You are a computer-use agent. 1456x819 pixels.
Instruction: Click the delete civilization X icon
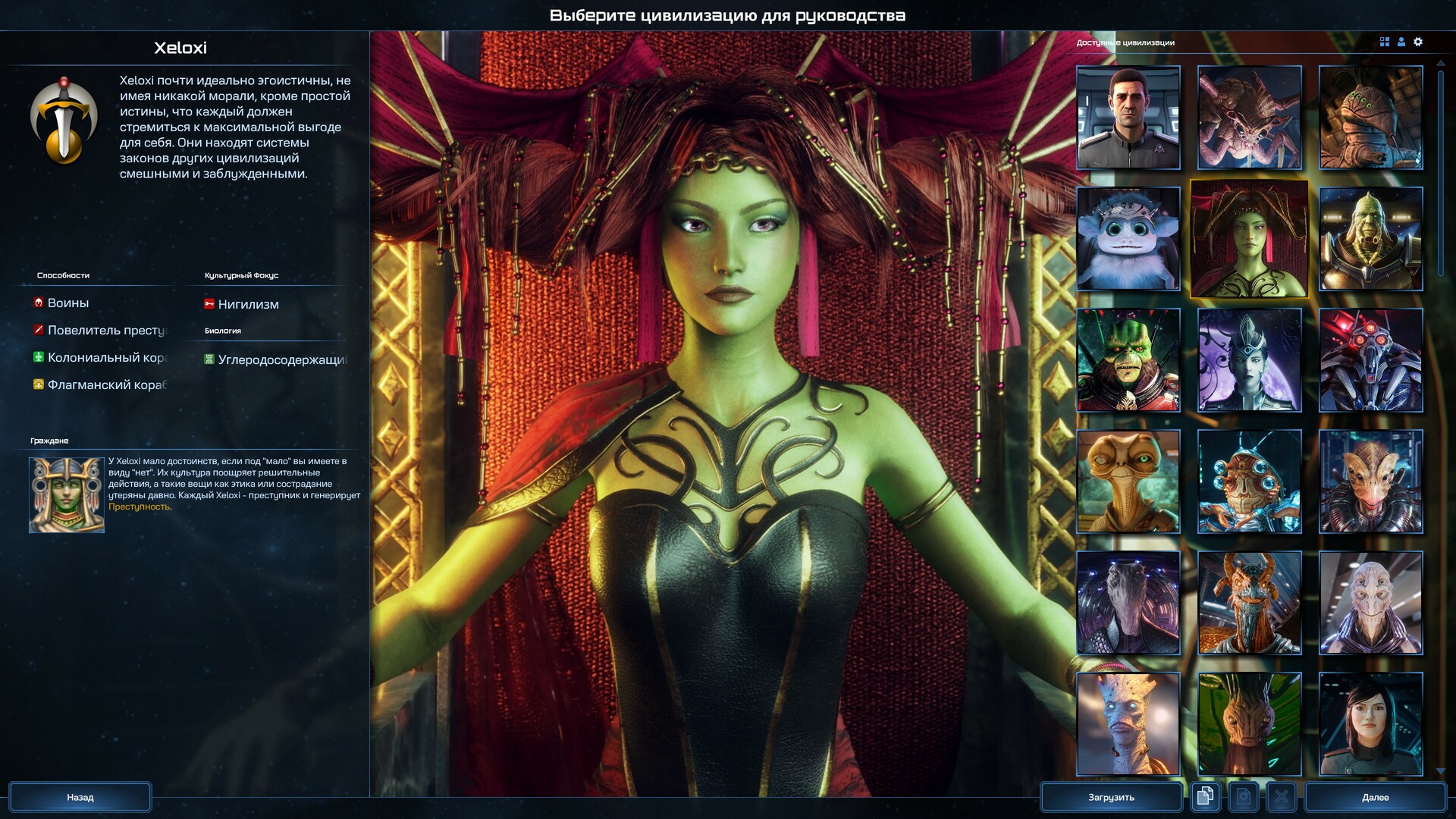(1282, 797)
